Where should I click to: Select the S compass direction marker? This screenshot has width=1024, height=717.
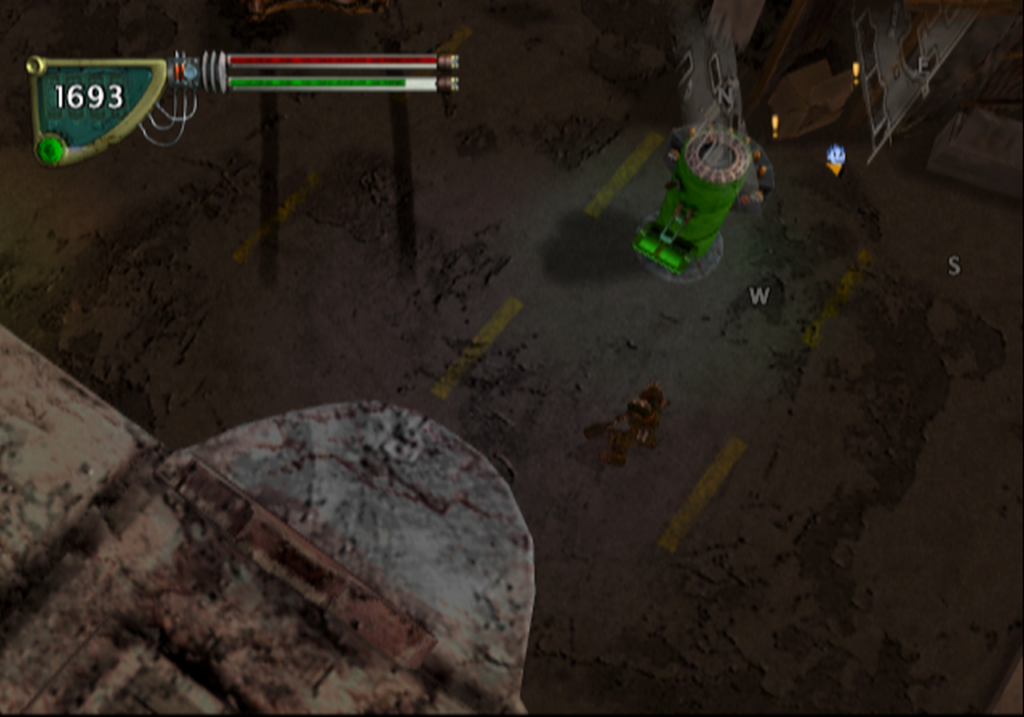(x=954, y=266)
